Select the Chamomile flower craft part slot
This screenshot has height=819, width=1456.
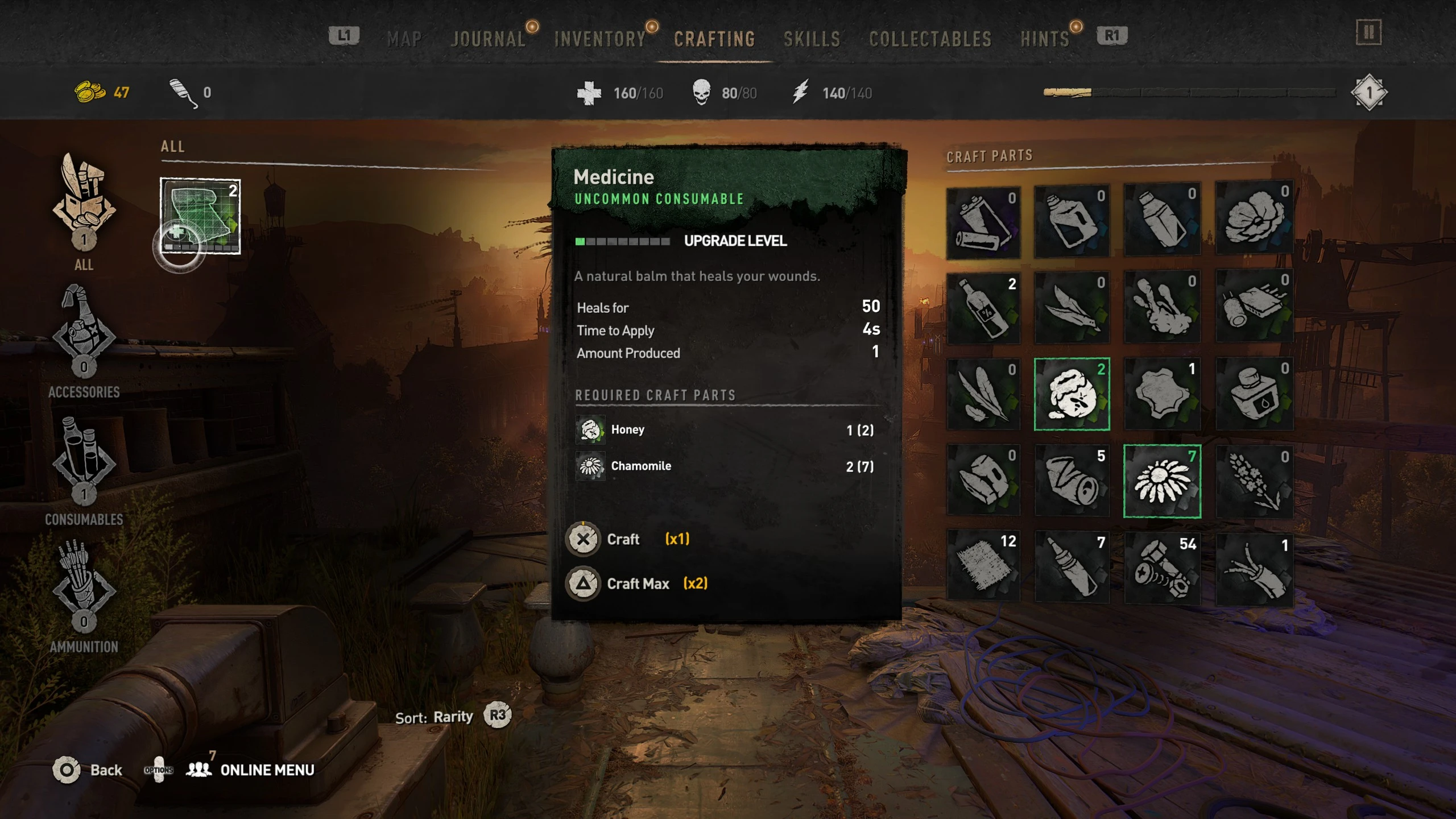[x=1162, y=481]
